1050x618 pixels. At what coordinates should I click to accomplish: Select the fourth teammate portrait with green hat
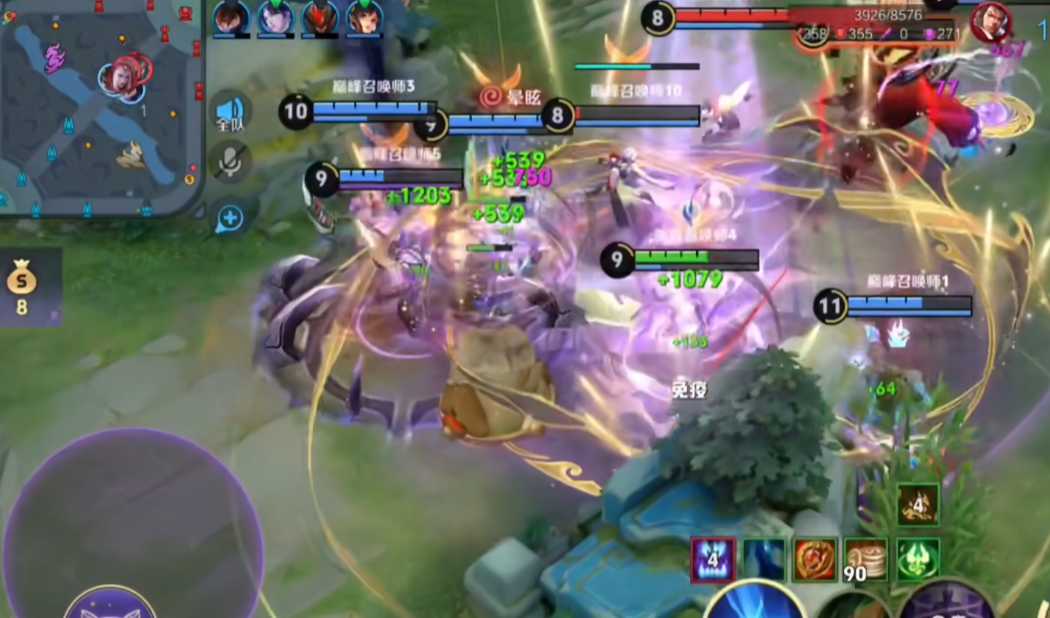tap(364, 18)
